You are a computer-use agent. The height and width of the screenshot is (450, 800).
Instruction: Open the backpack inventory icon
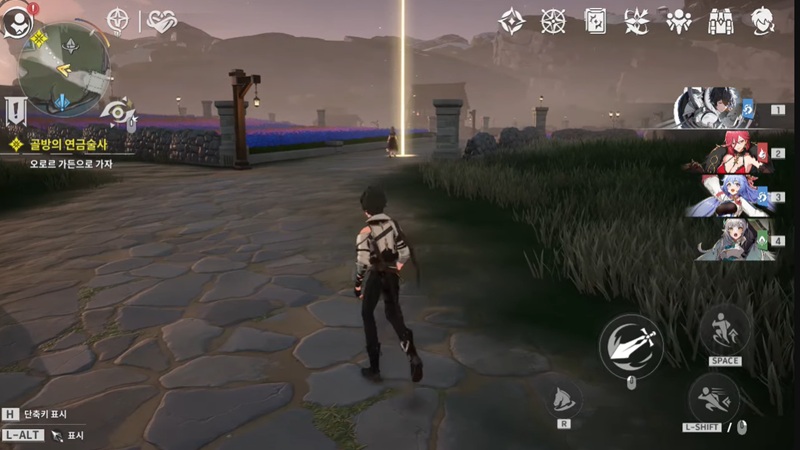720,20
